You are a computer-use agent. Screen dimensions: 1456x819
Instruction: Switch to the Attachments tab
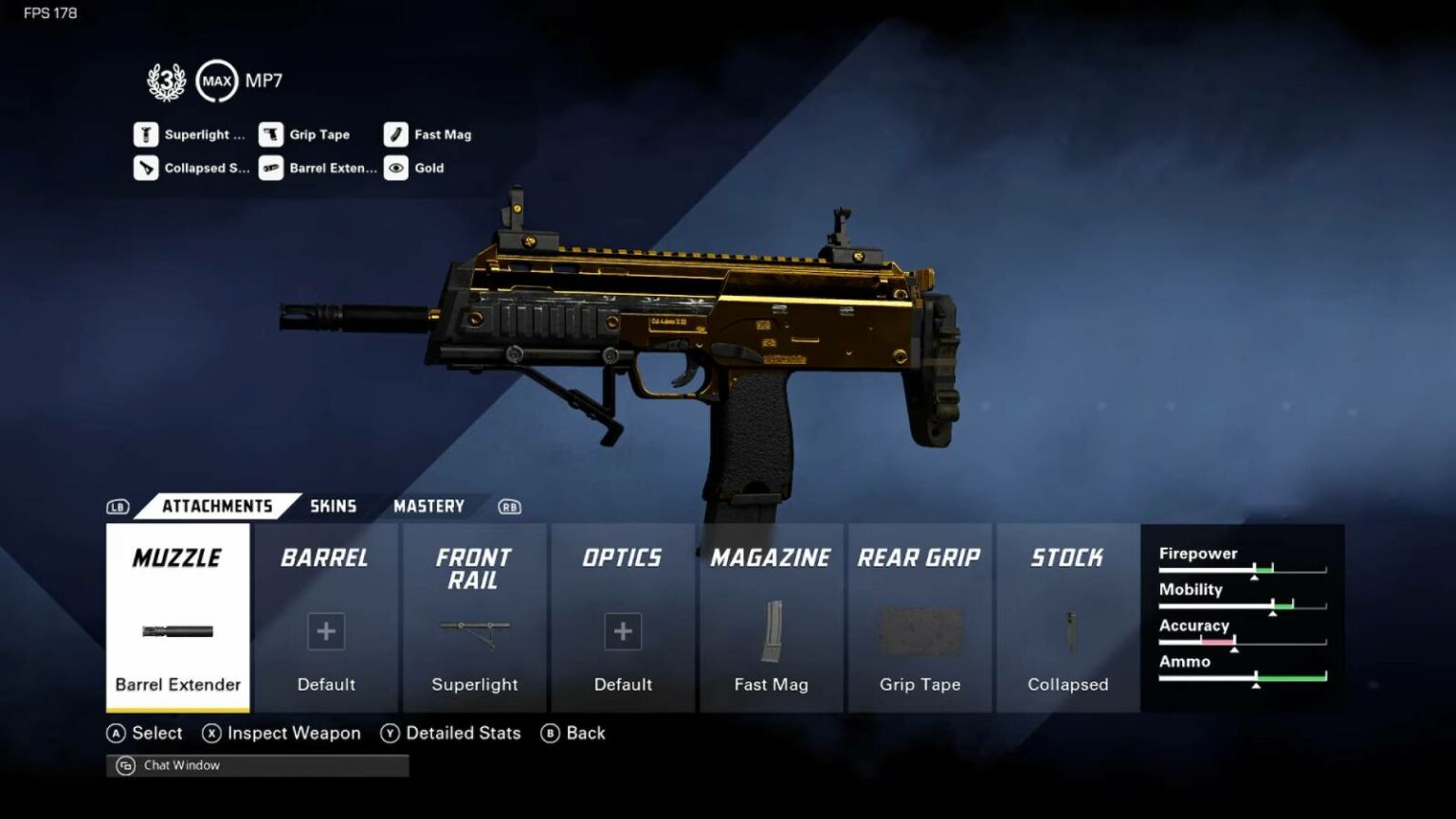(x=216, y=505)
